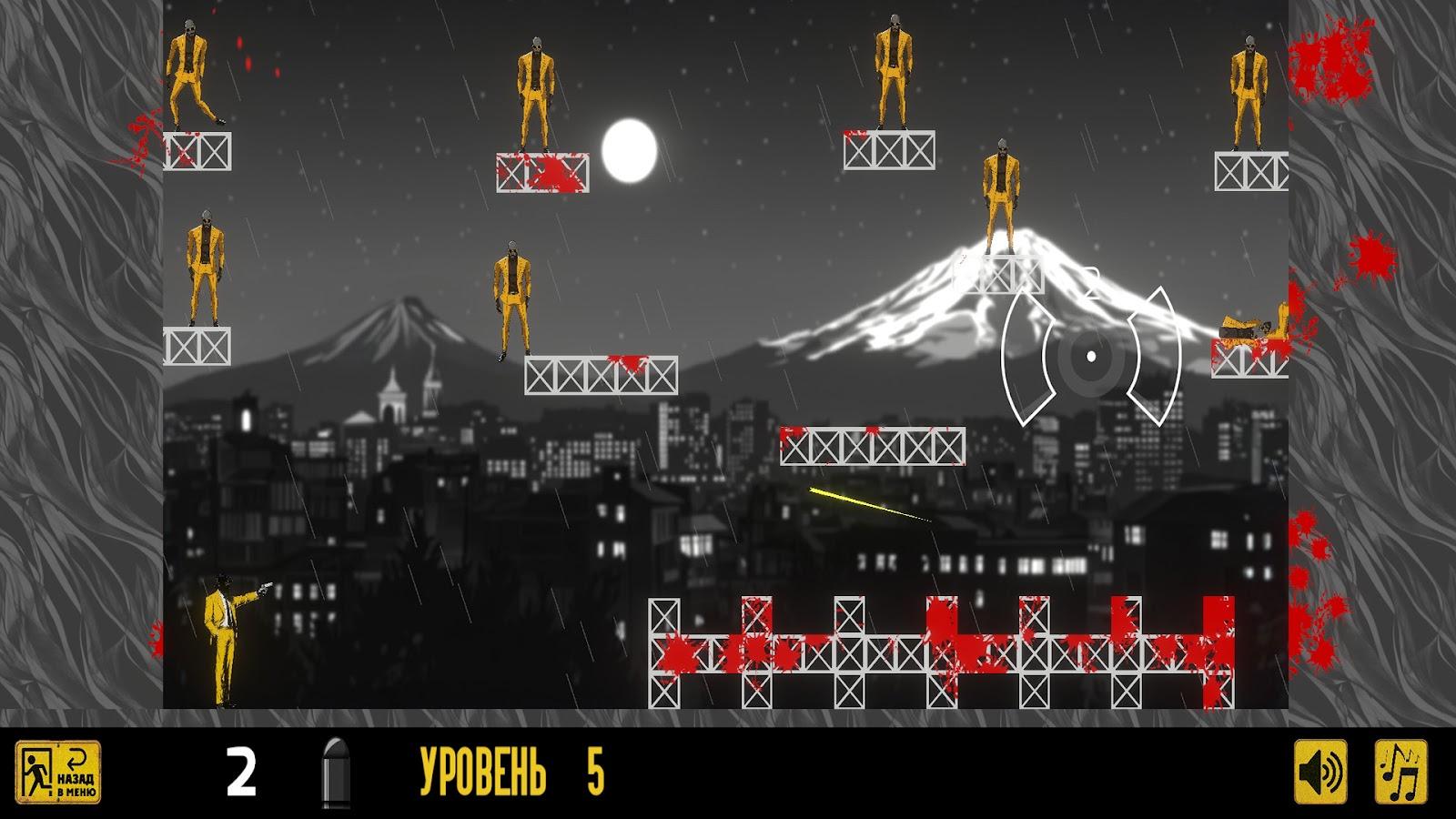Click the back to menu button
1456x819 pixels.
click(x=58, y=773)
